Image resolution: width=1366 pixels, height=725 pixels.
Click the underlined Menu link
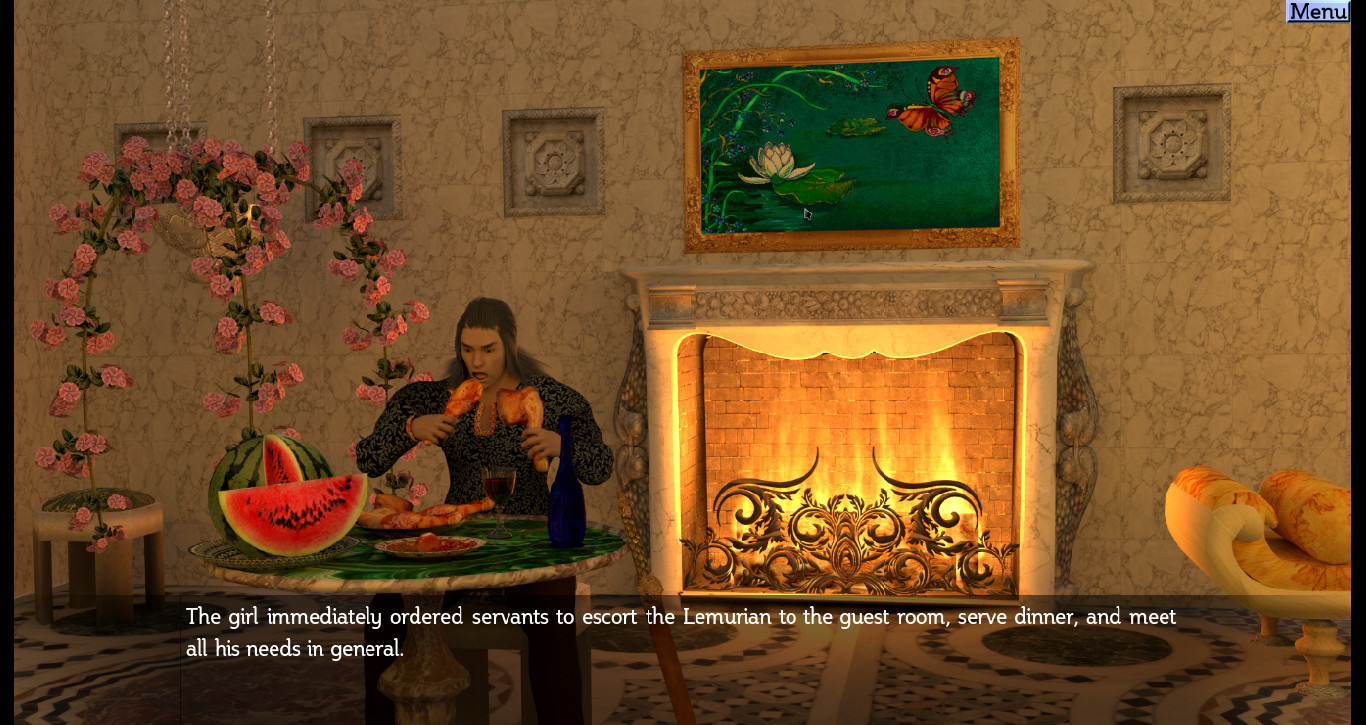[1317, 11]
